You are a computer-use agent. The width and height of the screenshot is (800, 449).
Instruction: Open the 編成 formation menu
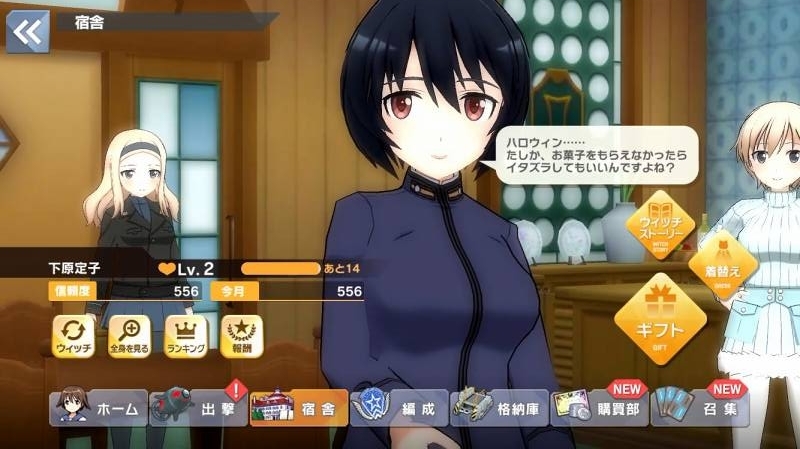click(398, 408)
